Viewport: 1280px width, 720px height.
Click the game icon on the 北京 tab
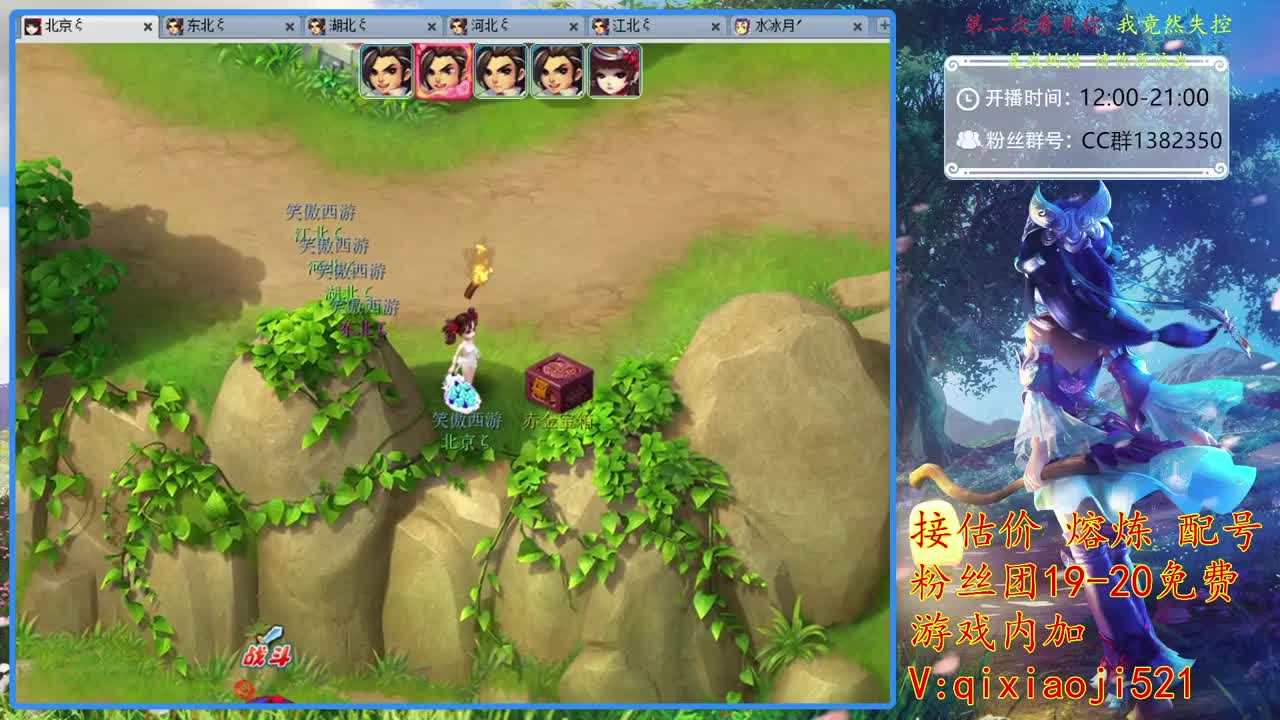[x=34, y=28]
